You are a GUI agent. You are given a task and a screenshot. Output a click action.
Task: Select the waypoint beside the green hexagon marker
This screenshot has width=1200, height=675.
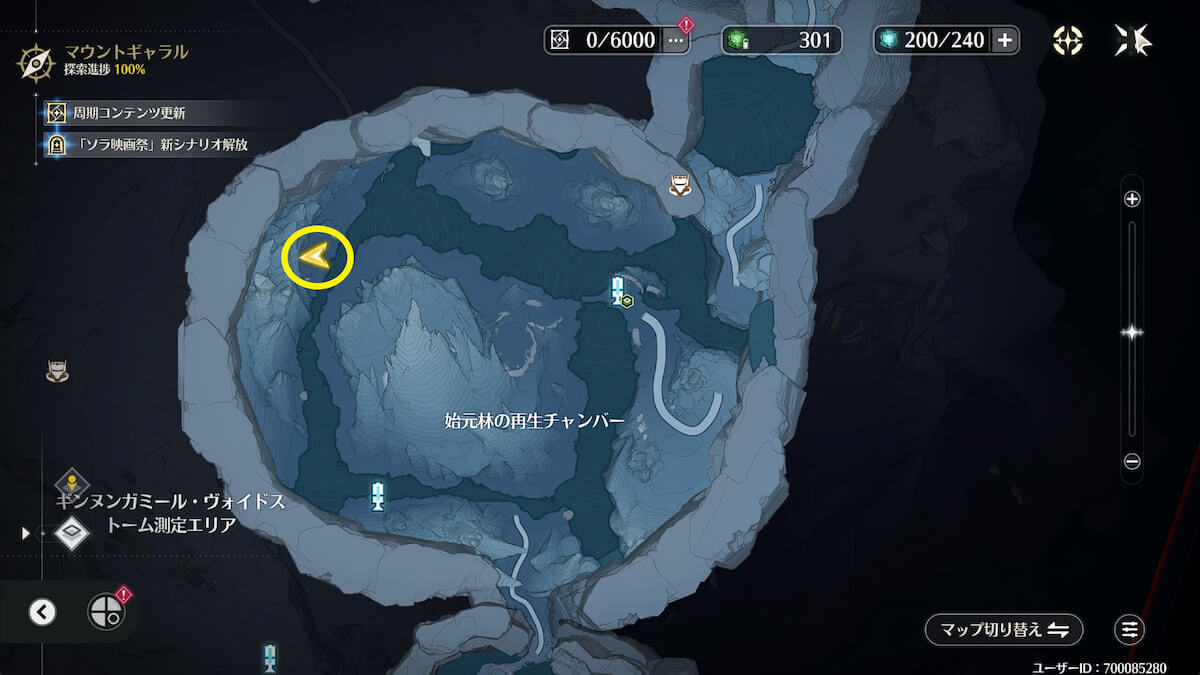617,289
